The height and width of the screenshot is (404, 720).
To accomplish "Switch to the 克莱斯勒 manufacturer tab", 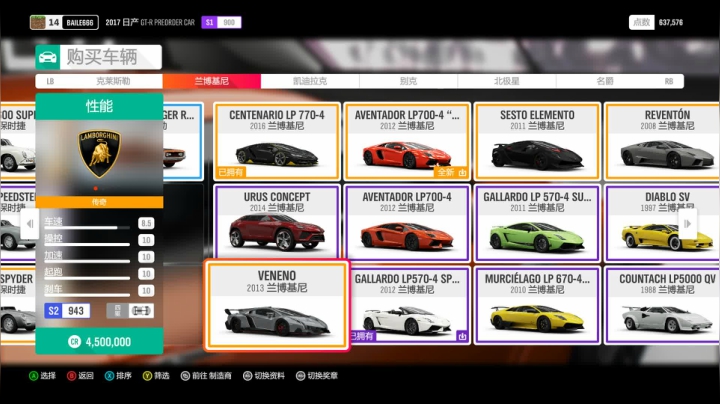I will pyautogui.click(x=113, y=81).
